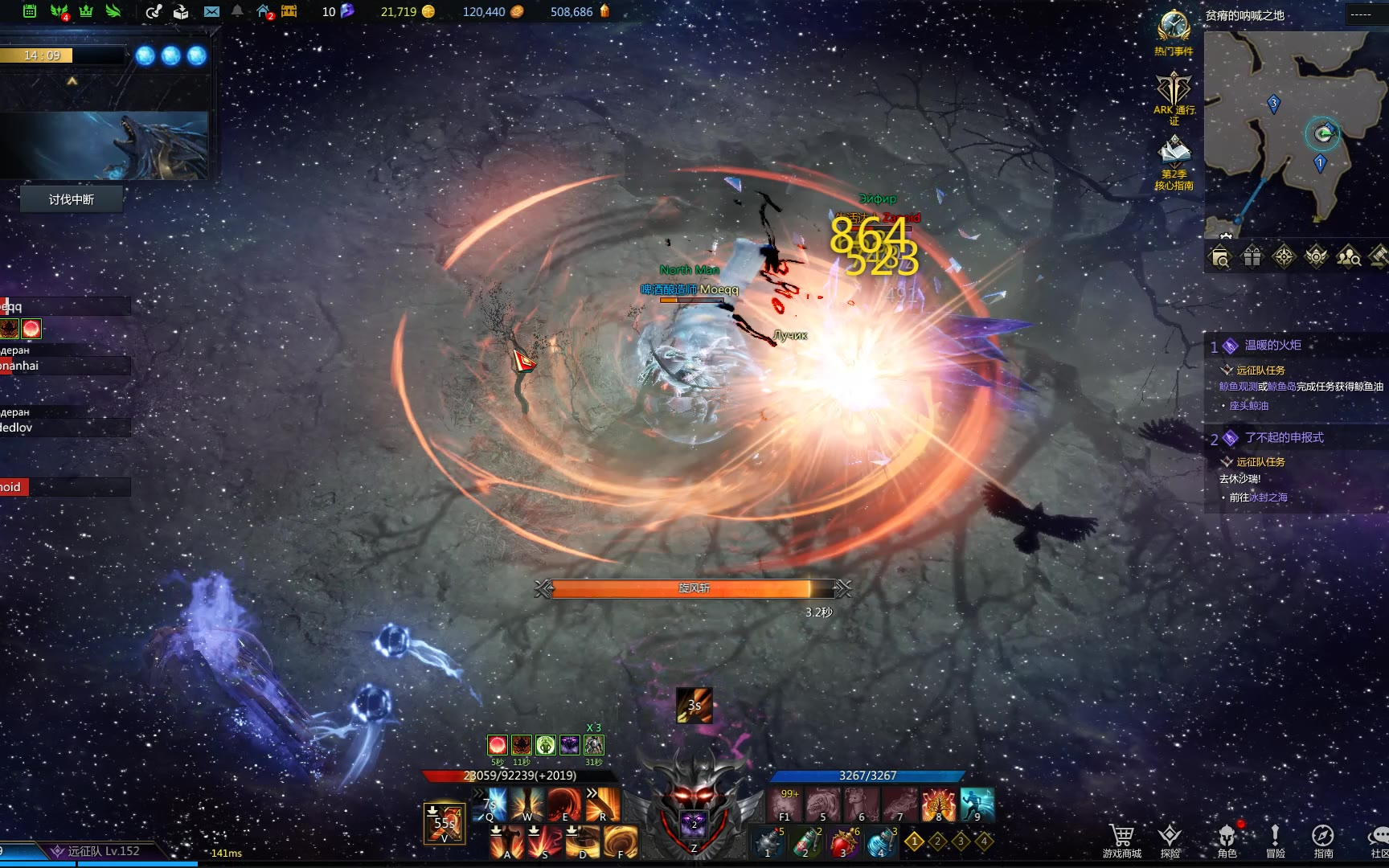Activate the whirlwind skill on F

621,841
